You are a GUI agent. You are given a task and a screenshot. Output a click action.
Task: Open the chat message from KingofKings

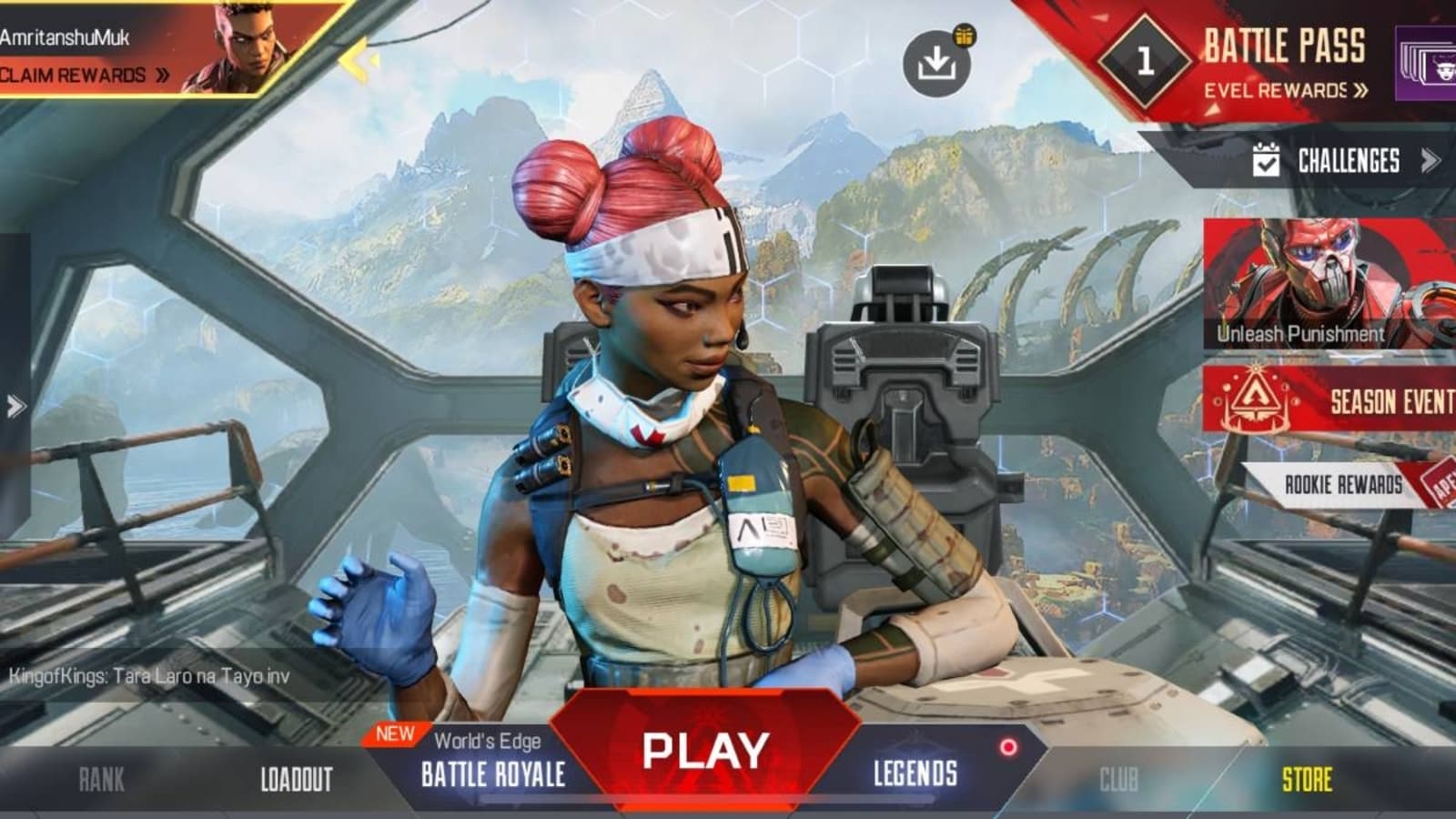[x=149, y=676]
